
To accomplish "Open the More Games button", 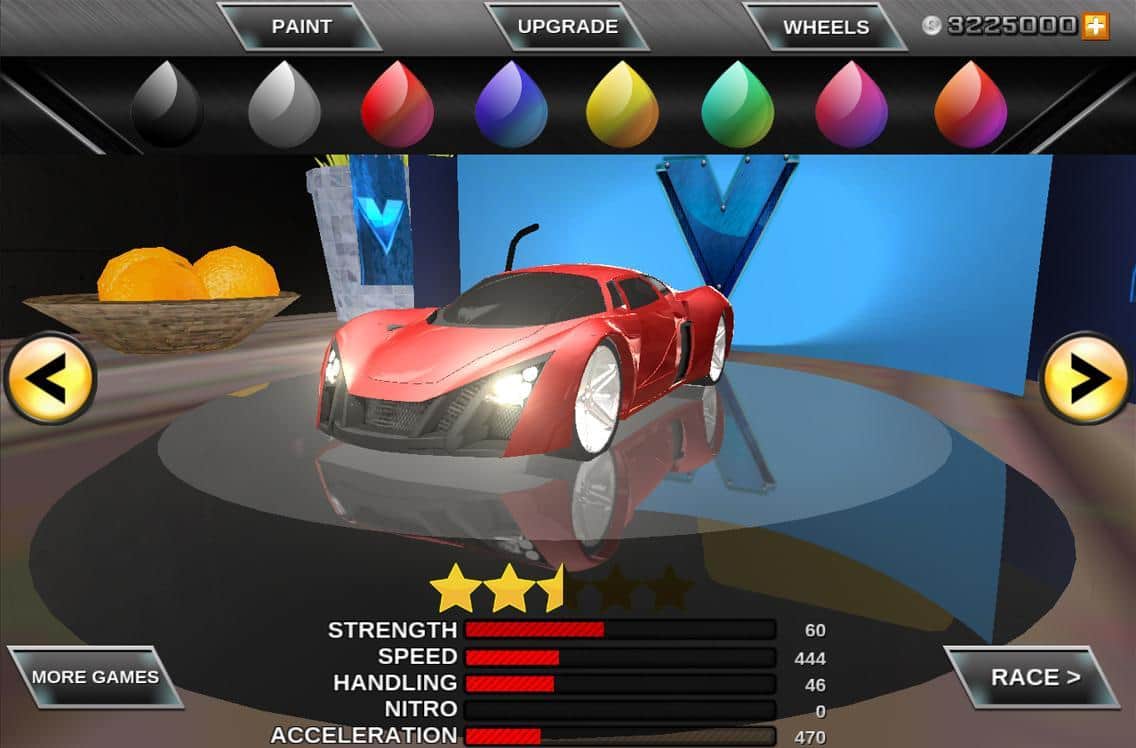I will point(95,677).
